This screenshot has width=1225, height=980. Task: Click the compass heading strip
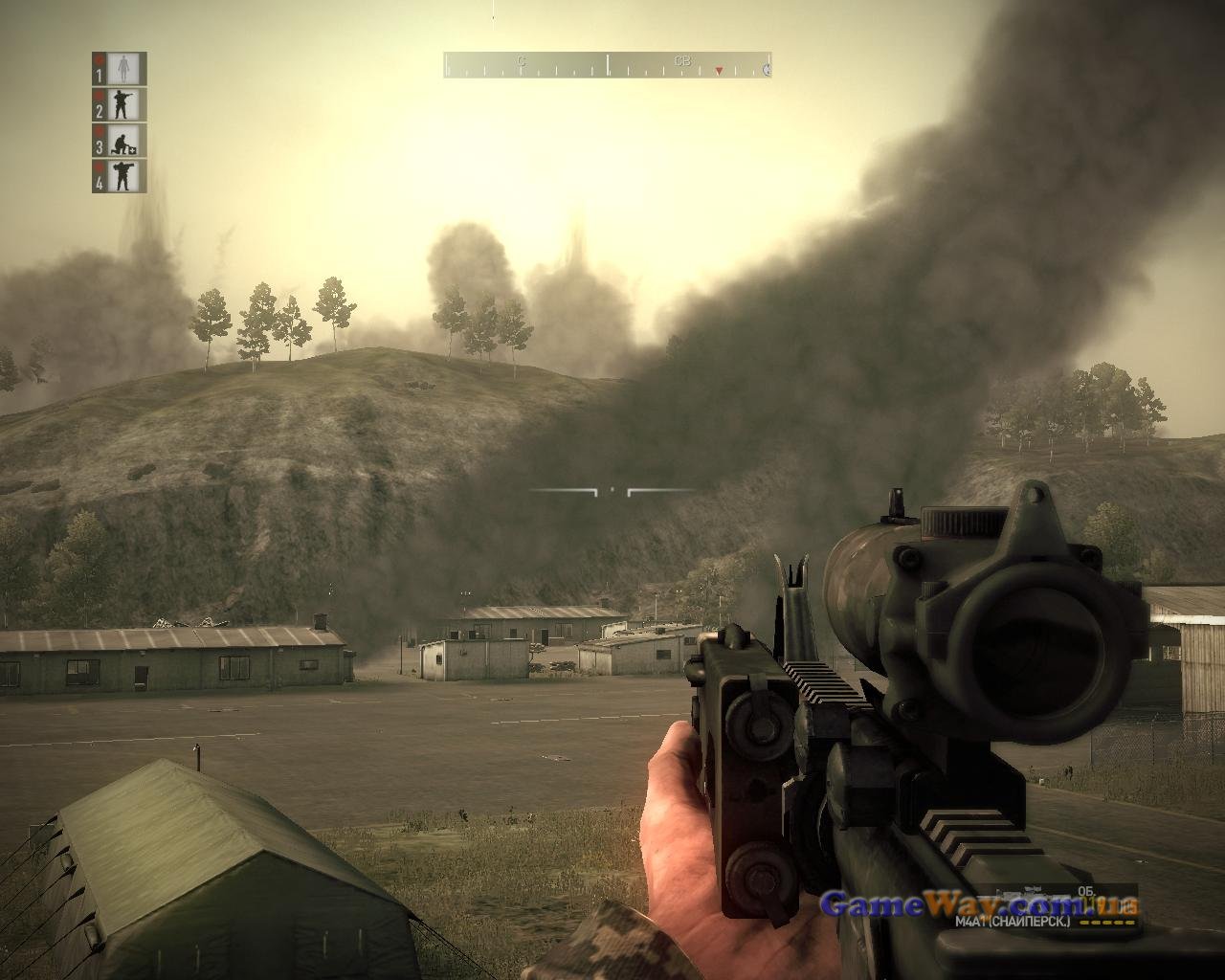pos(607,65)
